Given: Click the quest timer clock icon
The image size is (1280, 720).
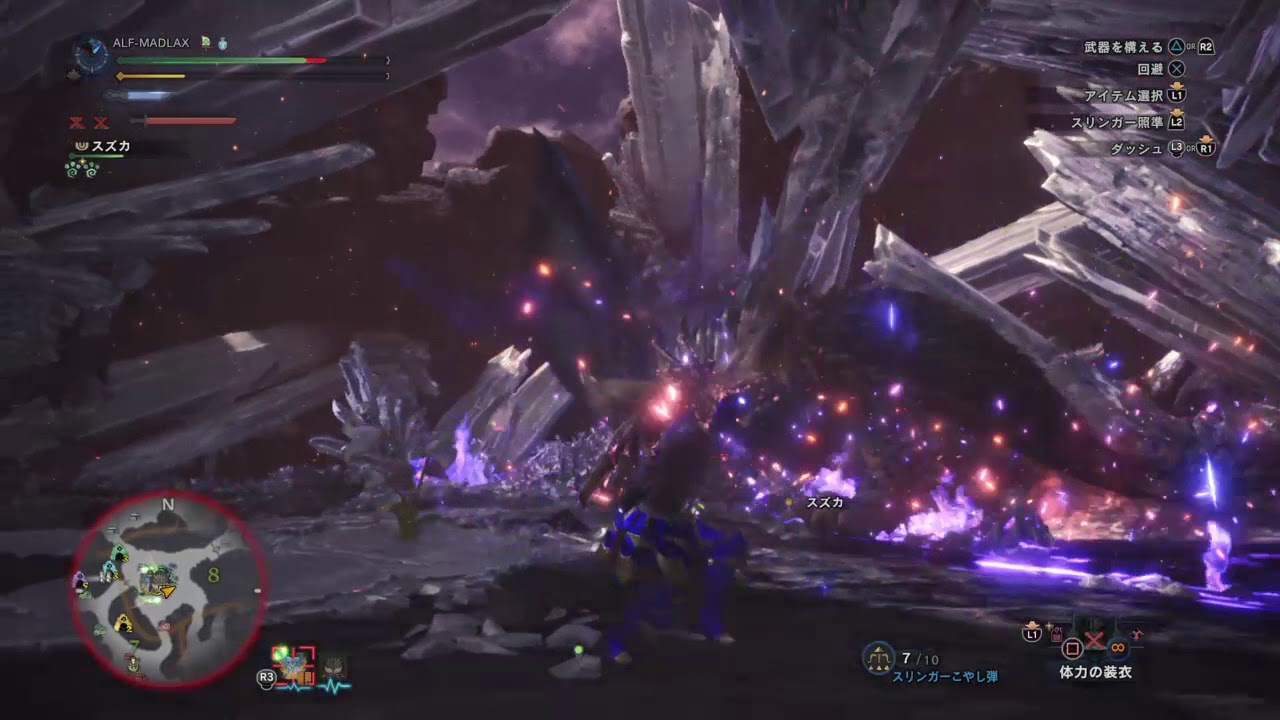Looking at the screenshot, I should coord(91,56).
